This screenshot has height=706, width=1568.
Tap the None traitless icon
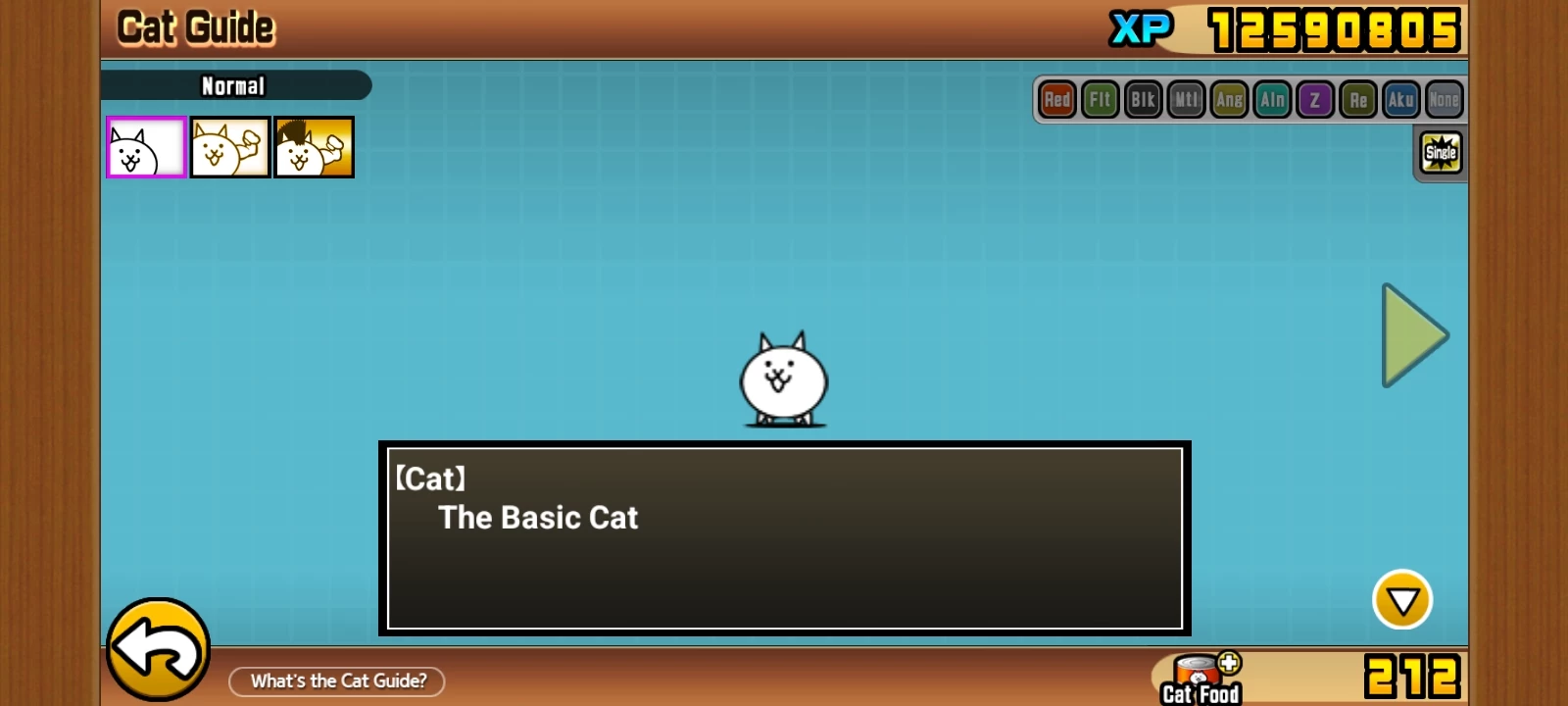pyautogui.click(x=1444, y=100)
